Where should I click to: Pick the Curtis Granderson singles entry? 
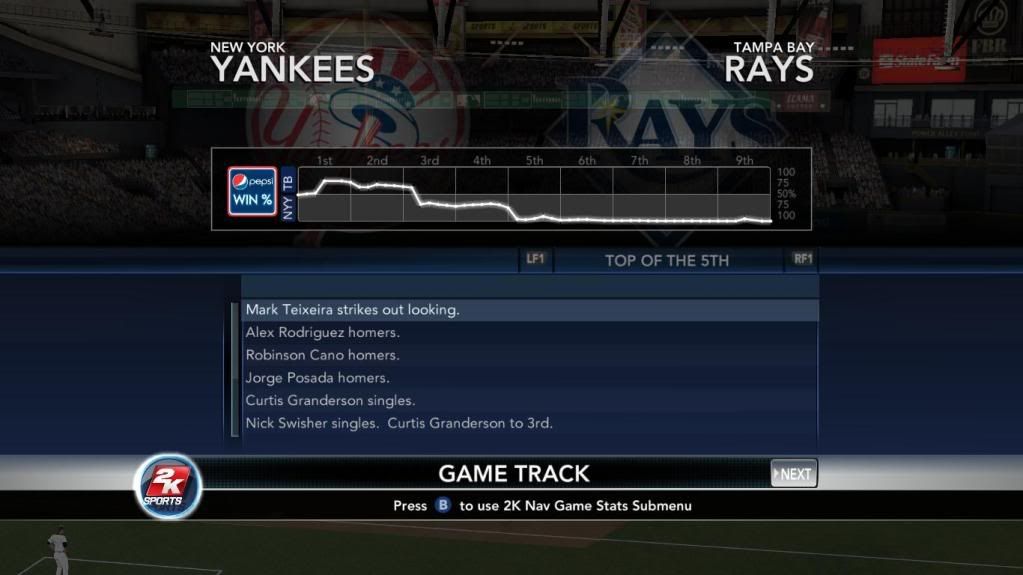[530, 400]
